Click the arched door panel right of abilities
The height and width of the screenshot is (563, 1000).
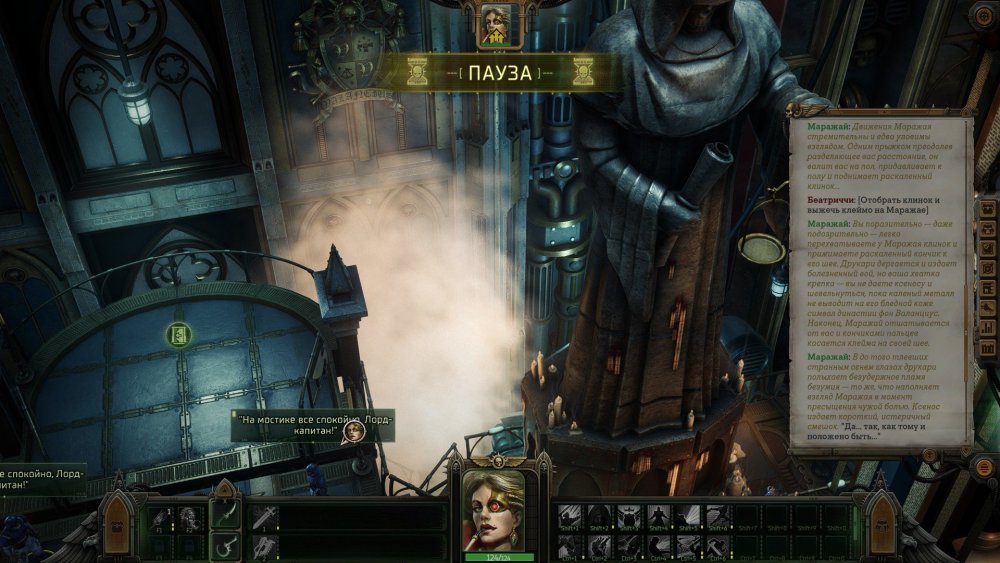pos(881,528)
